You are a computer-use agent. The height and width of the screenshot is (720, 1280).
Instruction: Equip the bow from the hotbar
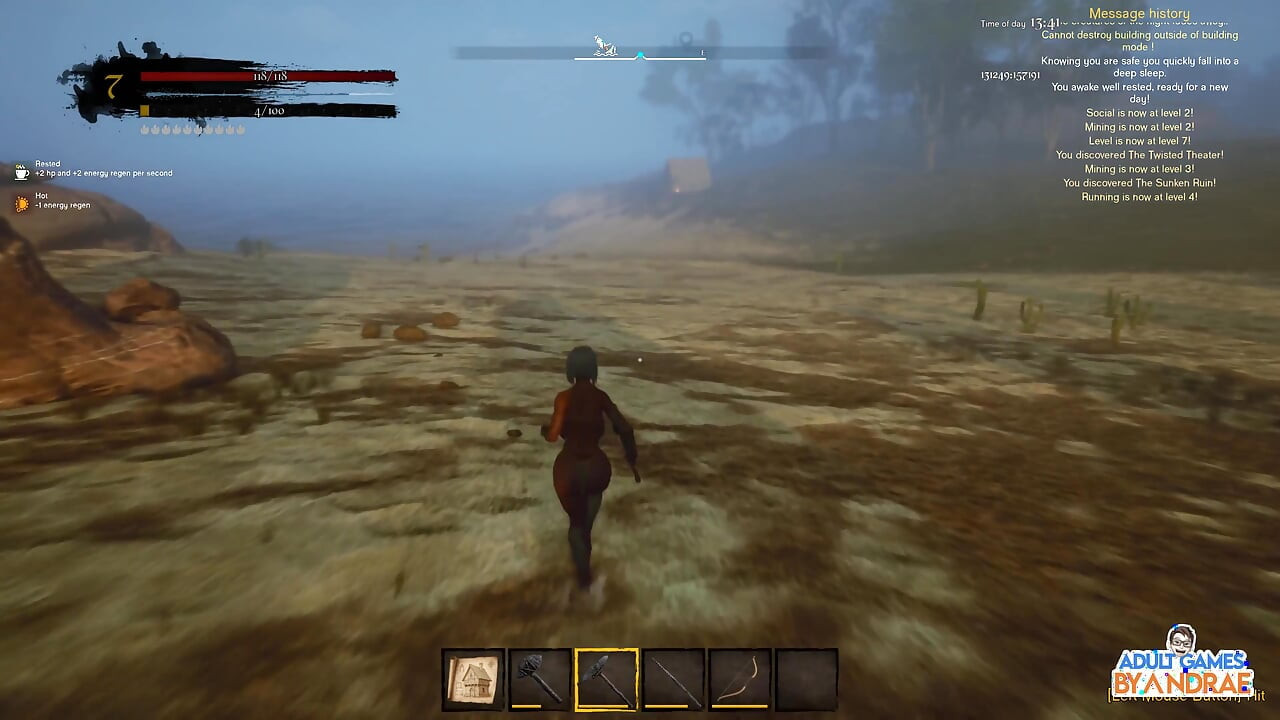click(740, 677)
